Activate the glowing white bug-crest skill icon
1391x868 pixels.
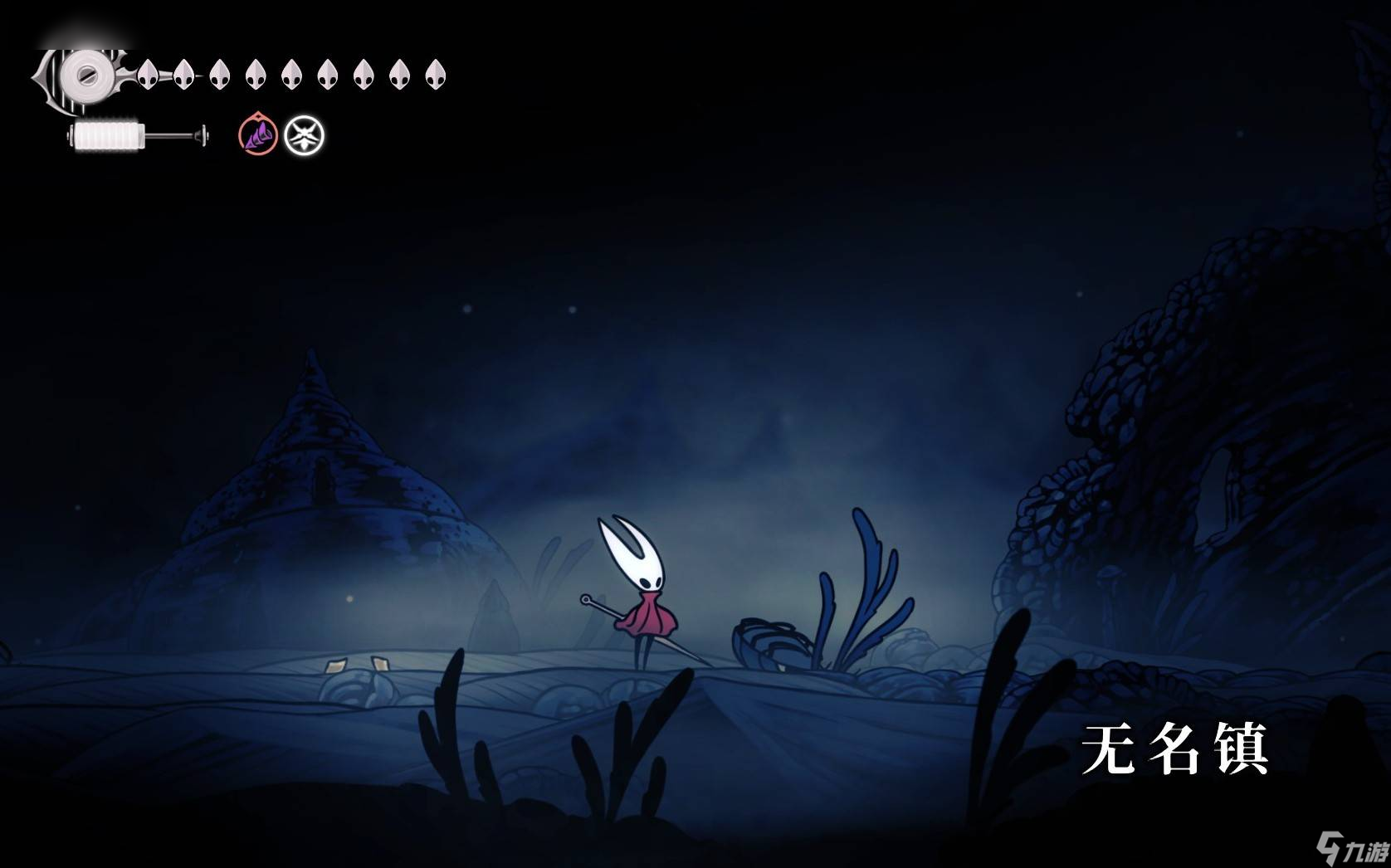[305, 136]
